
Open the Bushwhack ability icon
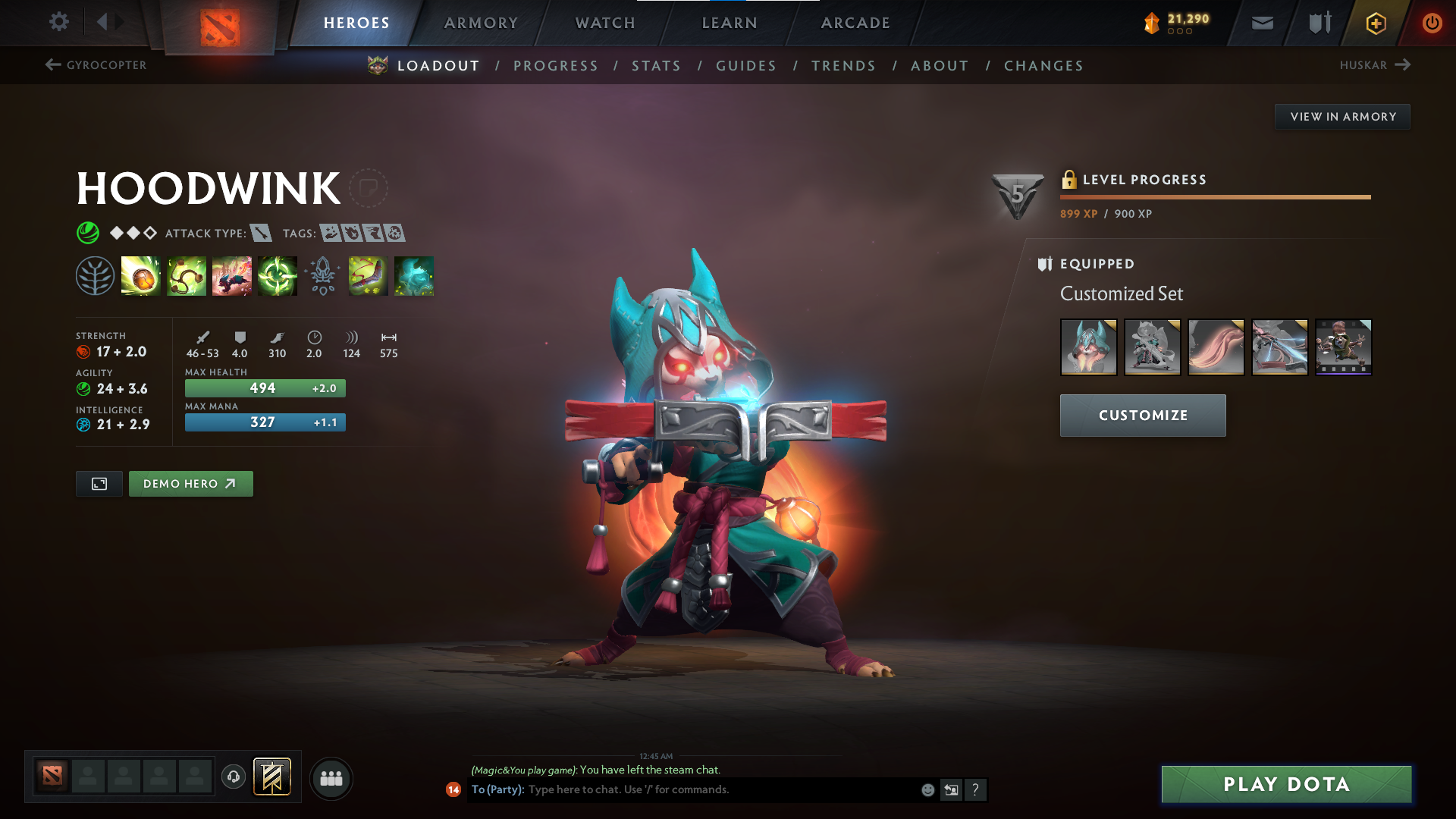coord(186,276)
